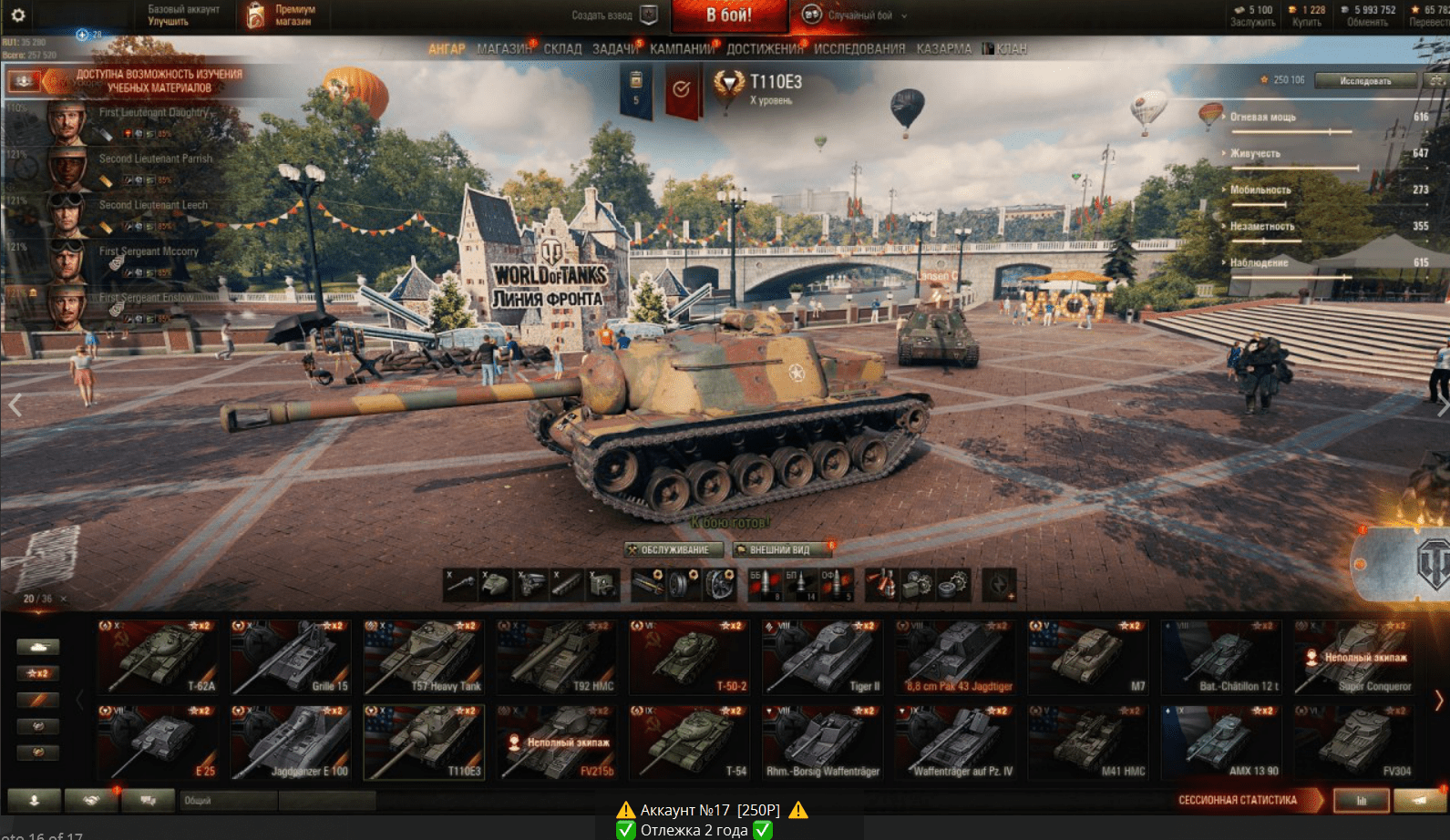Open the settings gear menu

(x=17, y=15)
